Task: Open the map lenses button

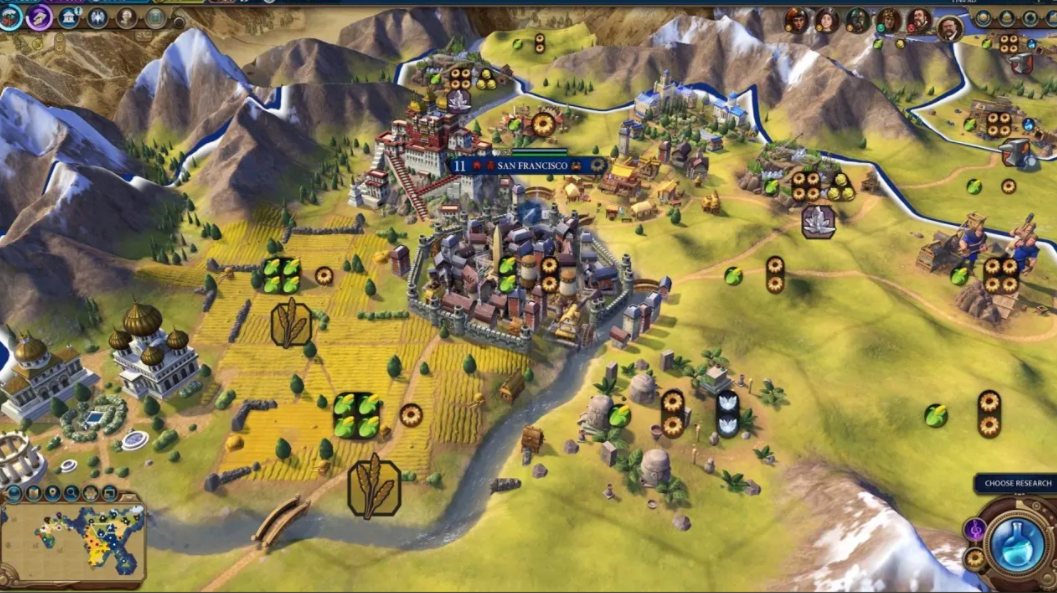Action: pyautogui.click(x=33, y=493)
